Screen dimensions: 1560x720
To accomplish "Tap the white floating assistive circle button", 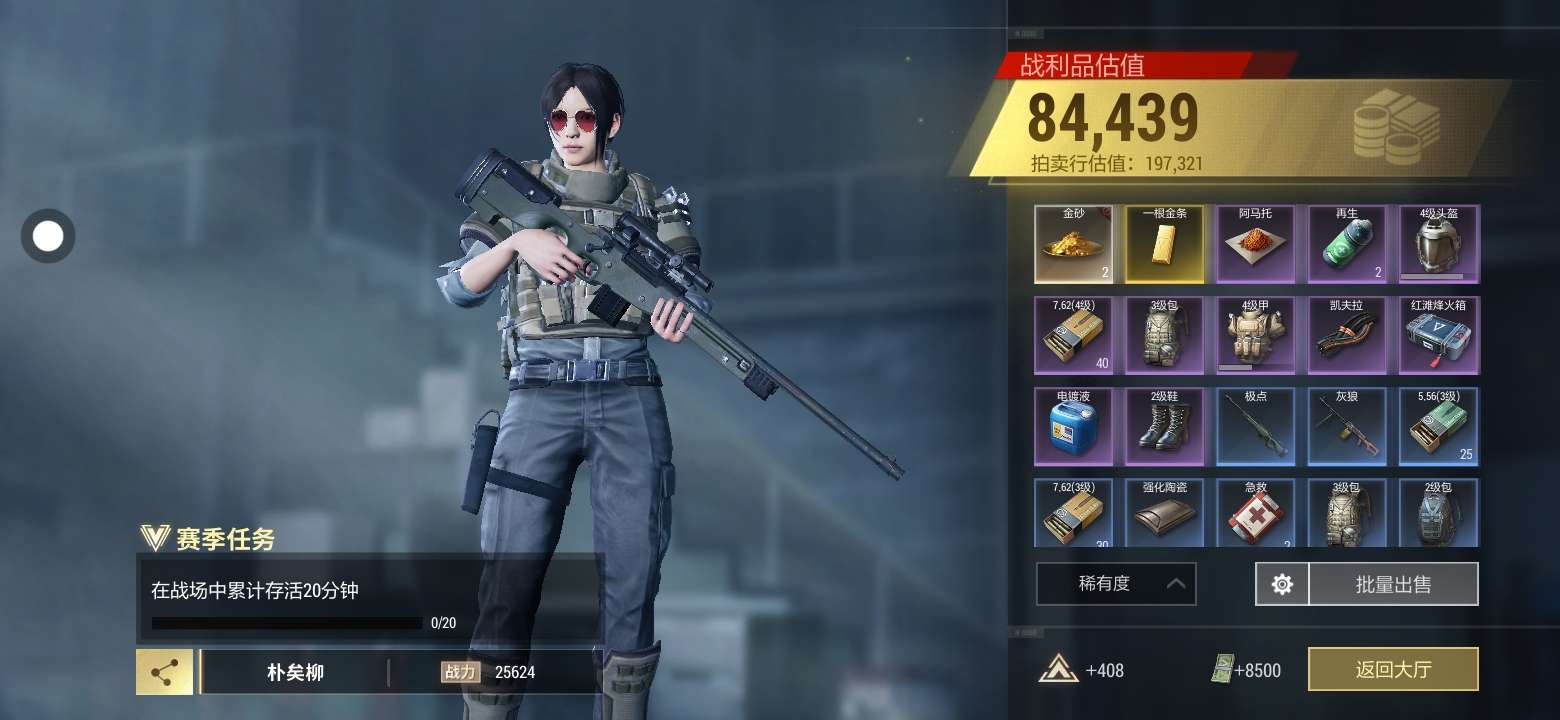I will coord(48,236).
